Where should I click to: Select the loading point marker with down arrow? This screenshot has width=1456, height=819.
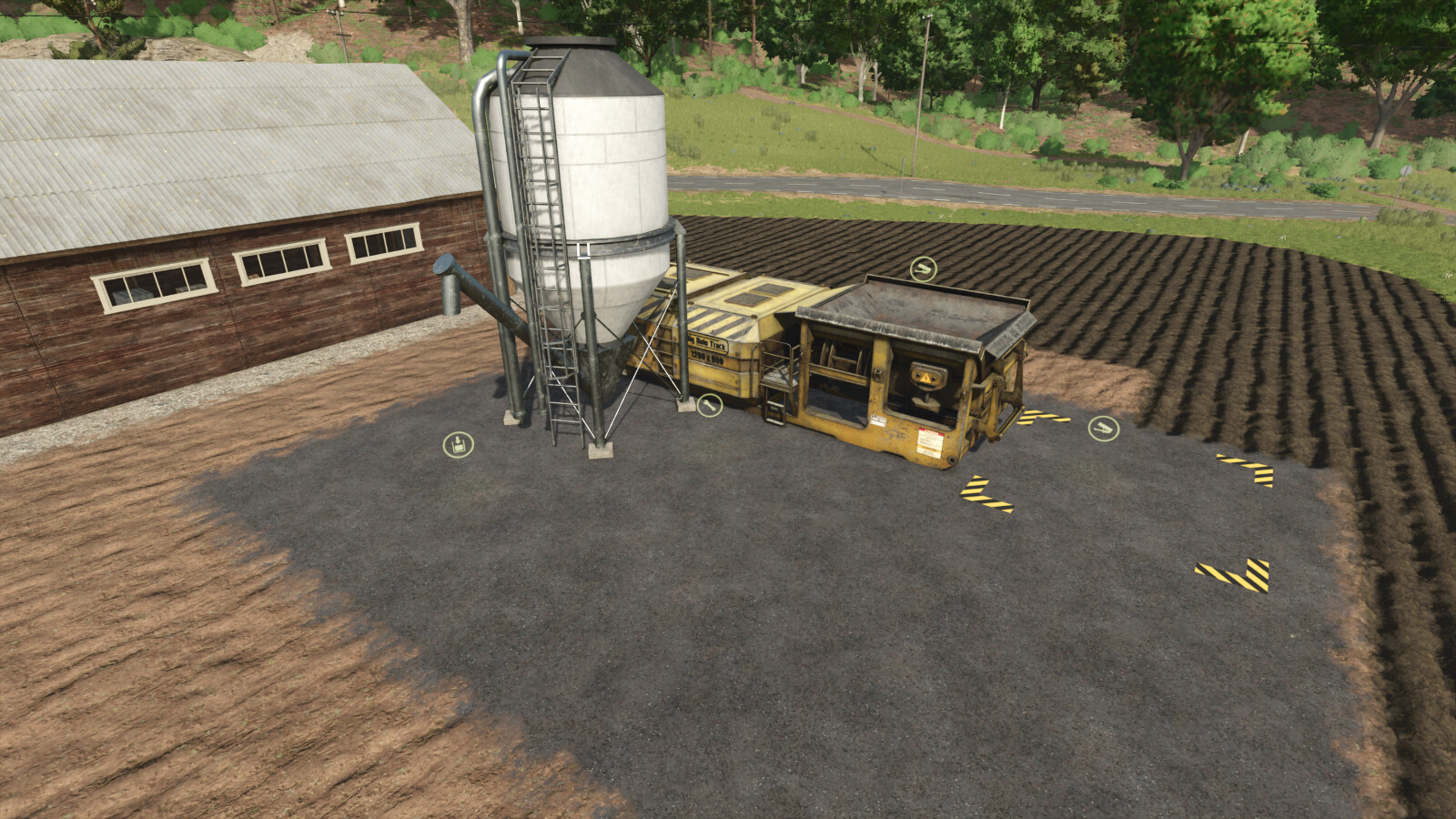(458, 445)
